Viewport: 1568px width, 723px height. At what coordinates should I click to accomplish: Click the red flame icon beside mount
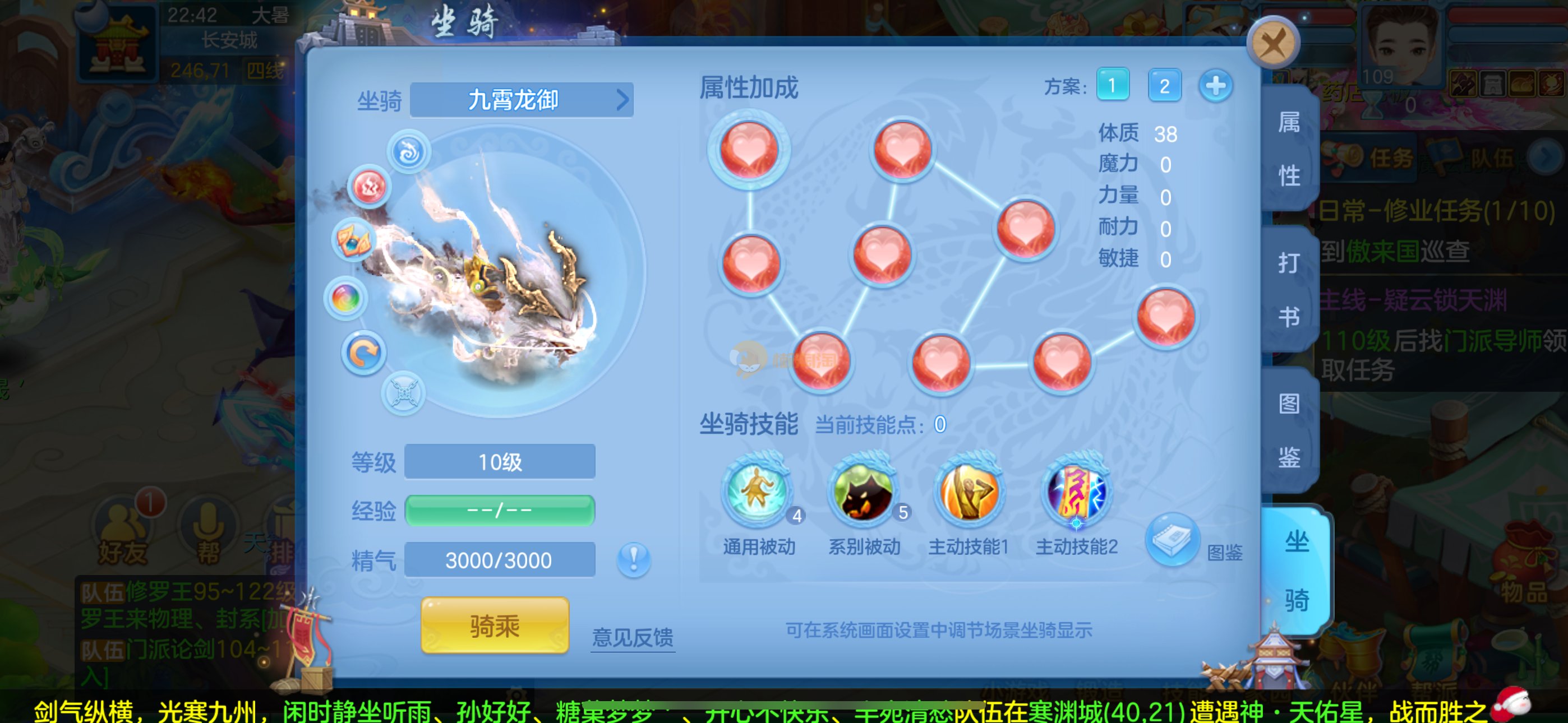[369, 187]
